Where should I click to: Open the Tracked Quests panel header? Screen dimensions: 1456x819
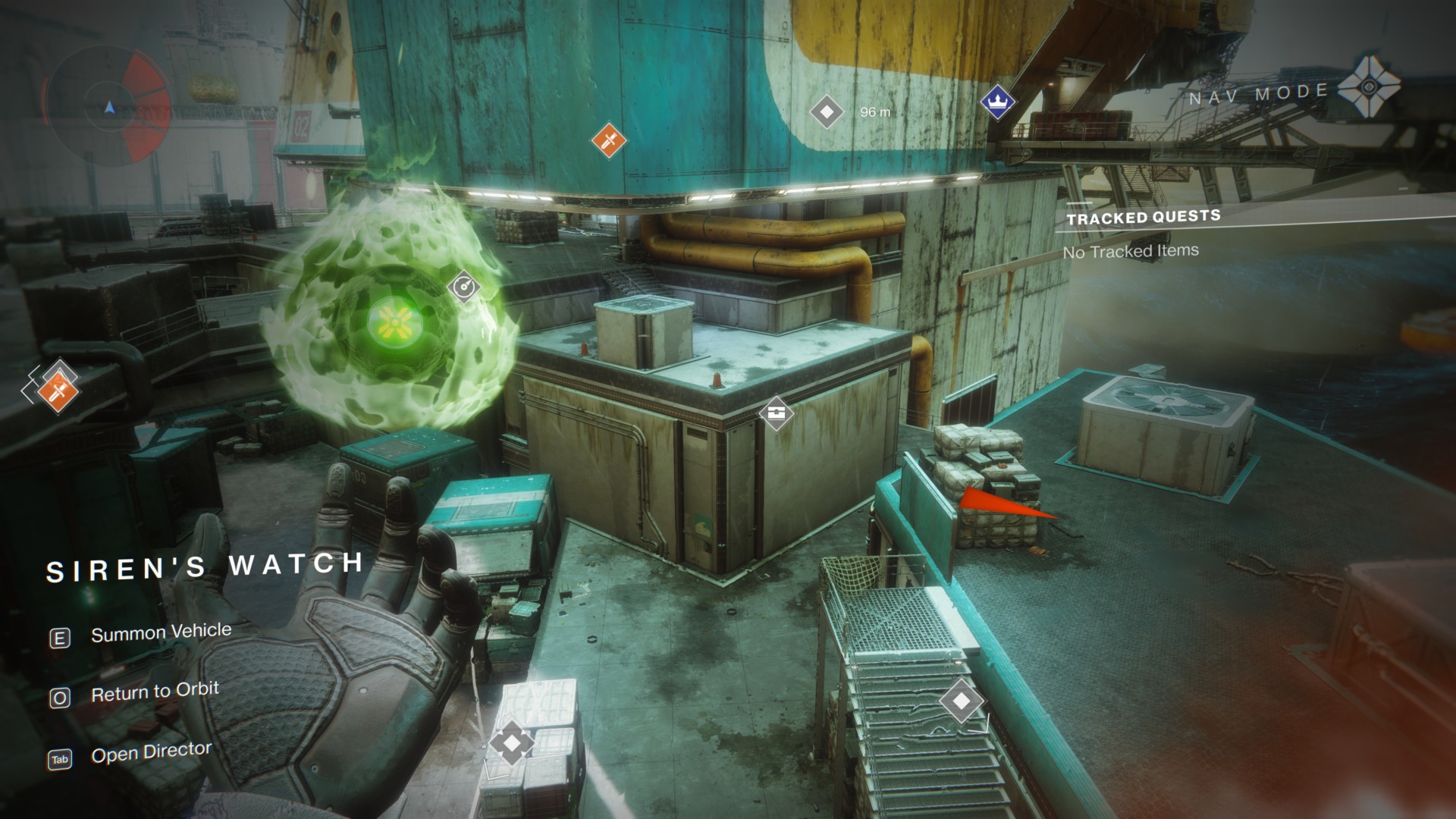1143,218
